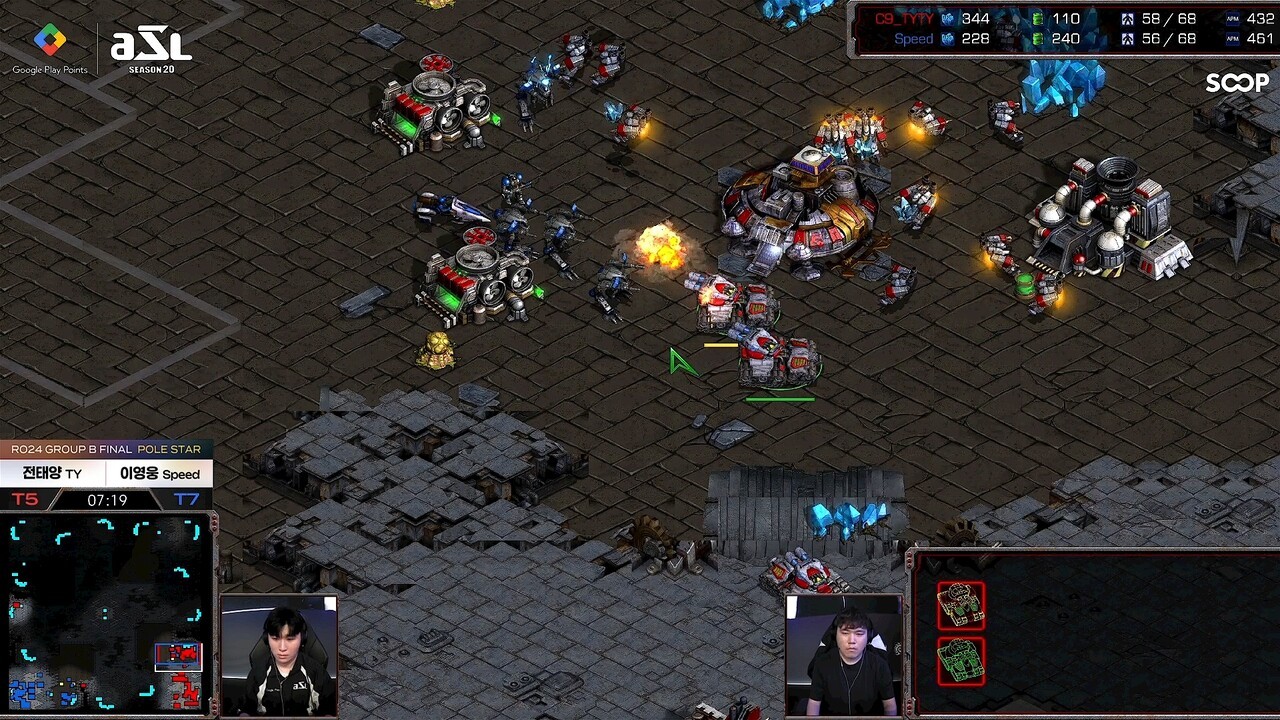The width and height of the screenshot is (1280, 720).
Task: Click the SOOP broadcast logo
Action: [1236, 83]
